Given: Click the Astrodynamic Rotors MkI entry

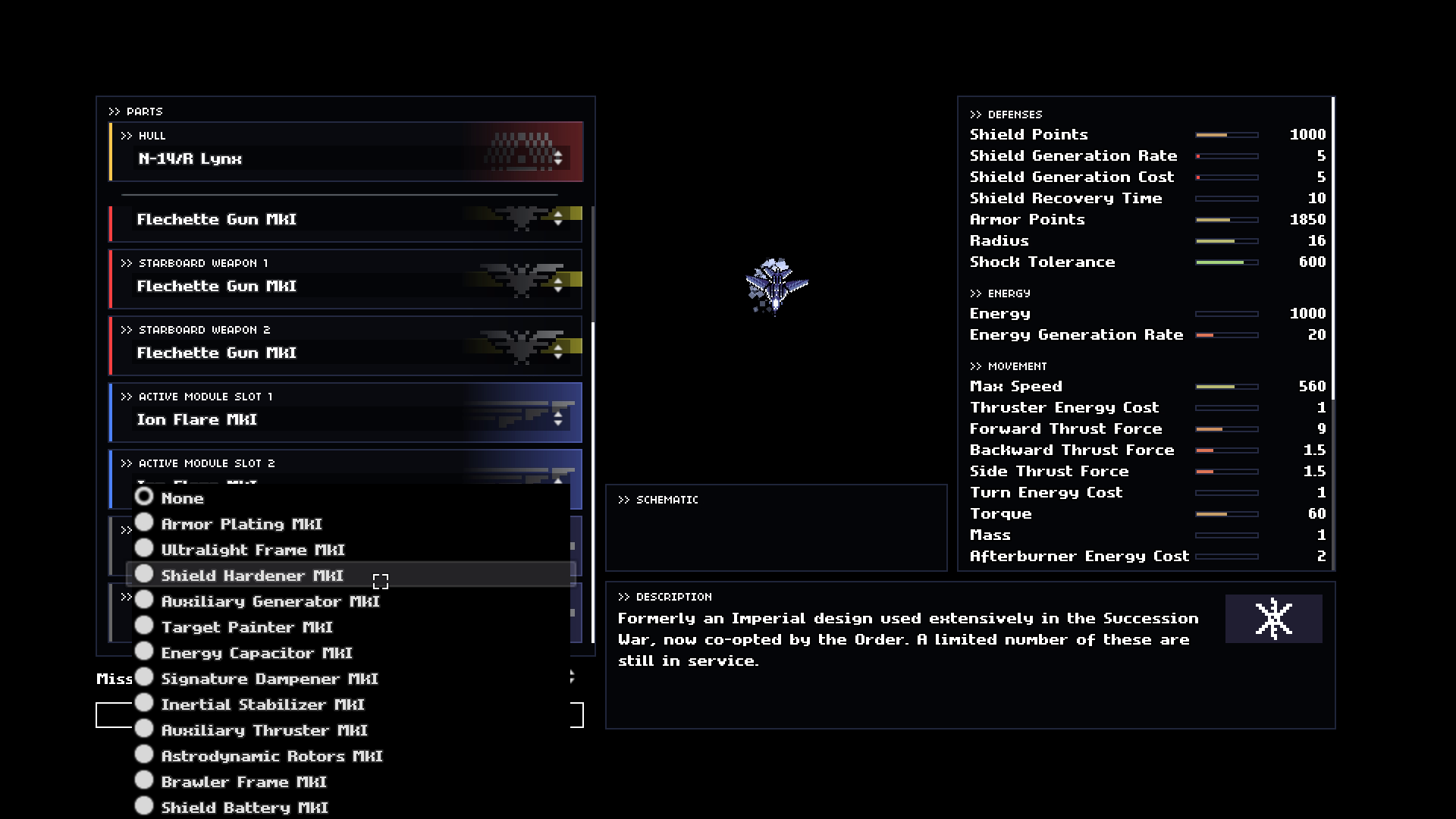Looking at the screenshot, I should [x=271, y=755].
